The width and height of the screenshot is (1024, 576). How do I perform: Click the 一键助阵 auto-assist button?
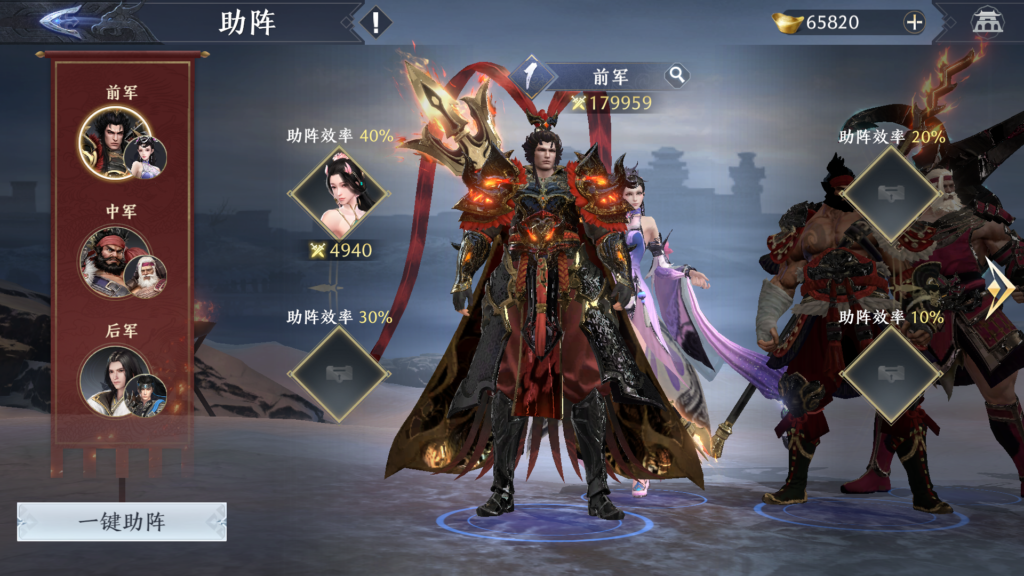122,522
